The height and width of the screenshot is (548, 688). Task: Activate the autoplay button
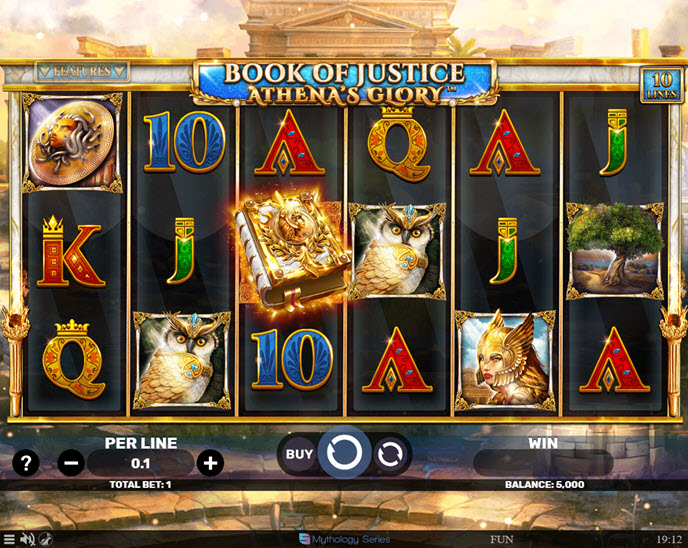pos(391,455)
